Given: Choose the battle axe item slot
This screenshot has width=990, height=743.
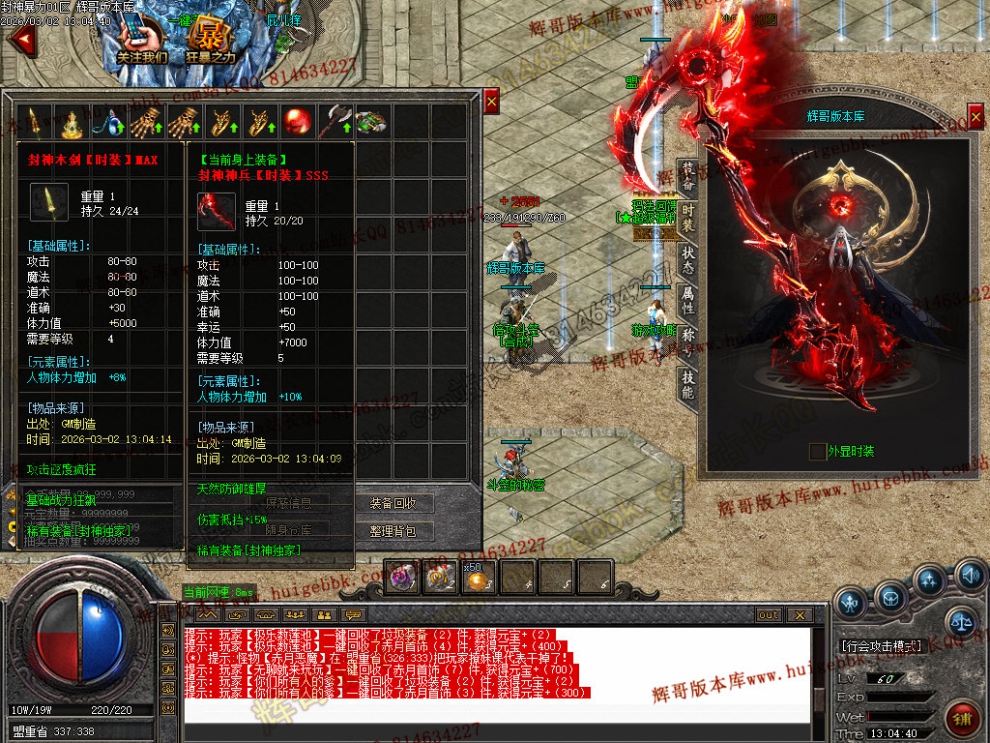Looking at the screenshot, I should point(334,122).
